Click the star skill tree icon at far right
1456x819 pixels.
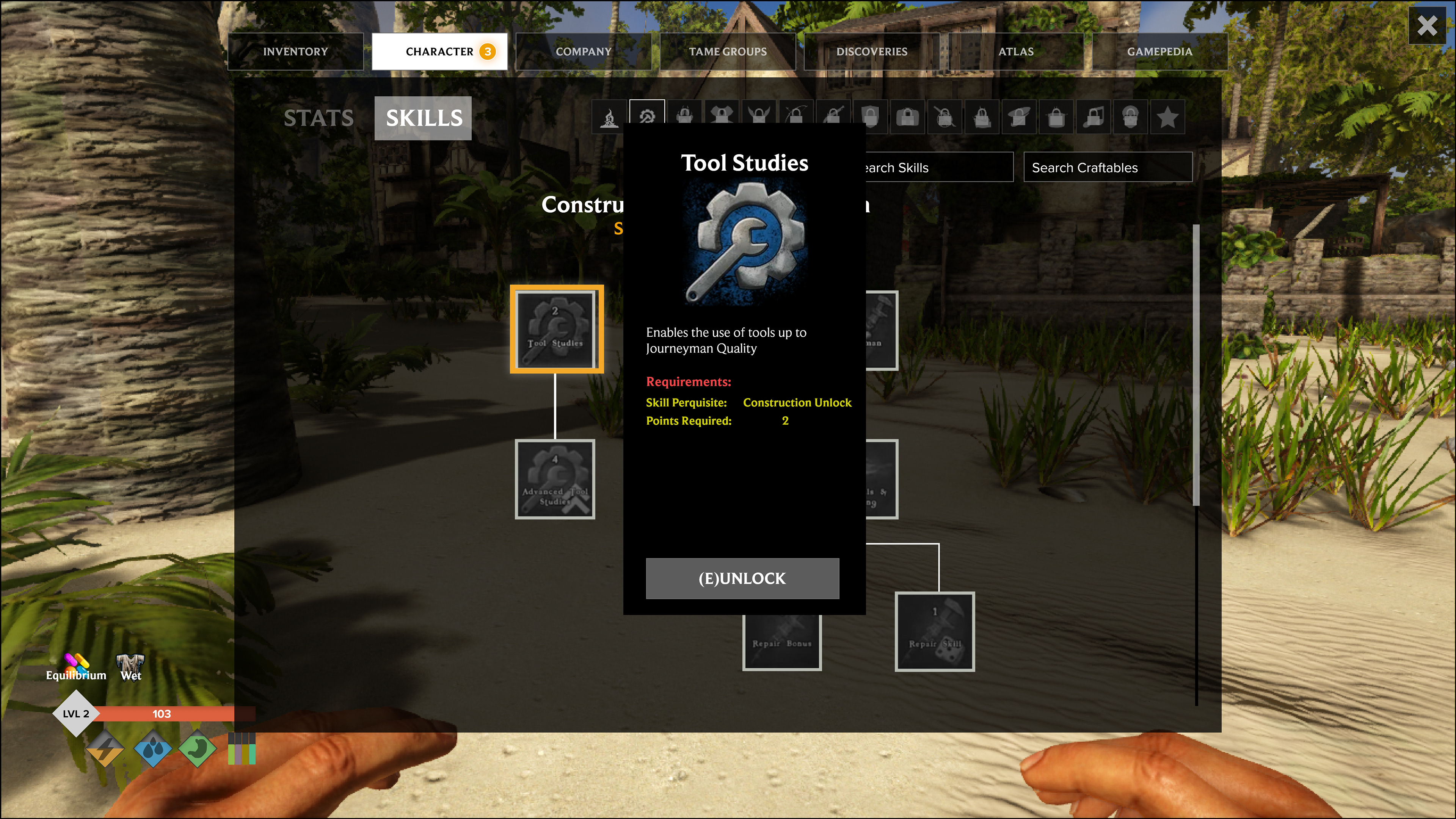tap(1167, 116)
